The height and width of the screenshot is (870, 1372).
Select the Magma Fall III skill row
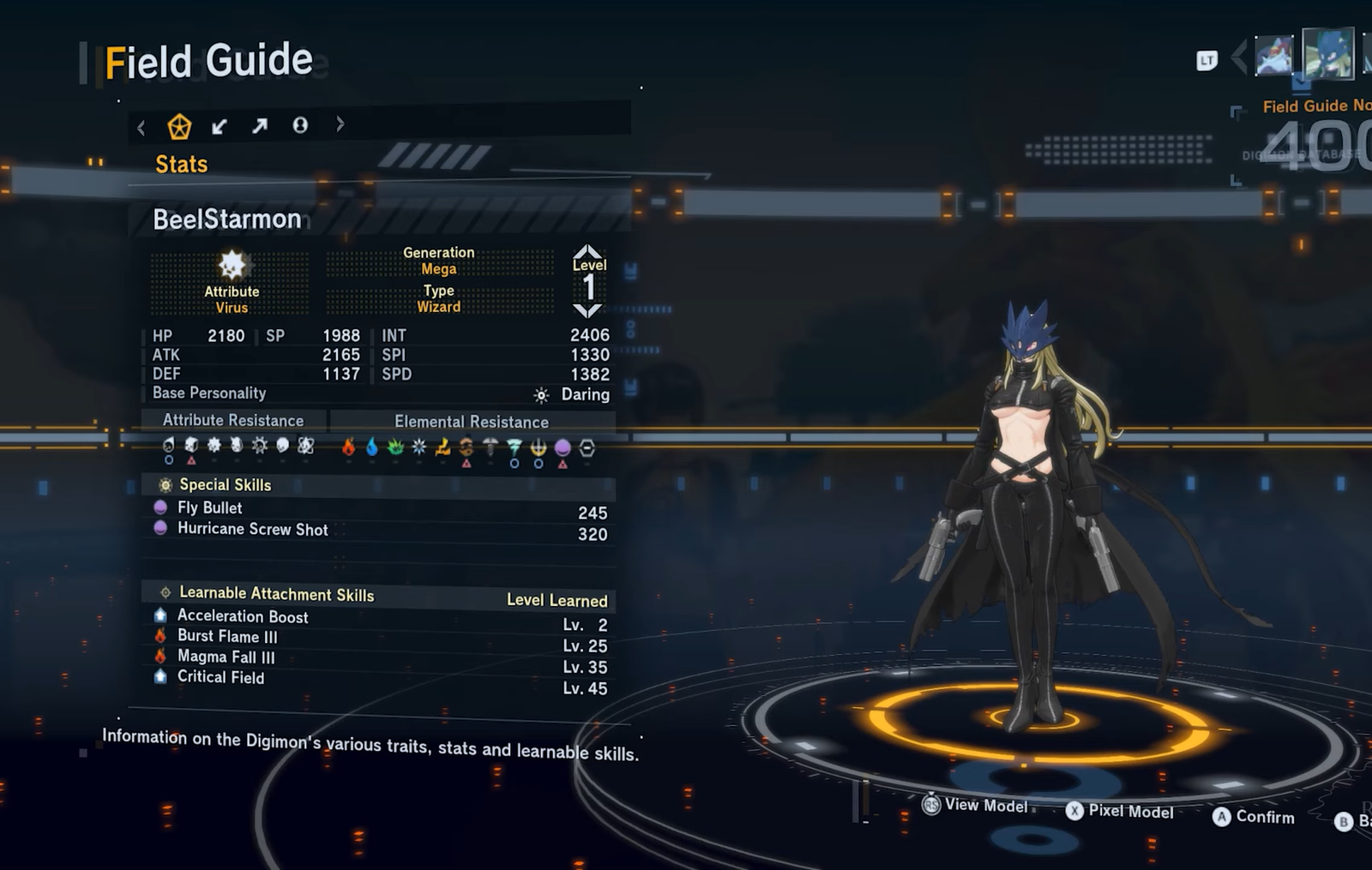(x=226, y=657)
